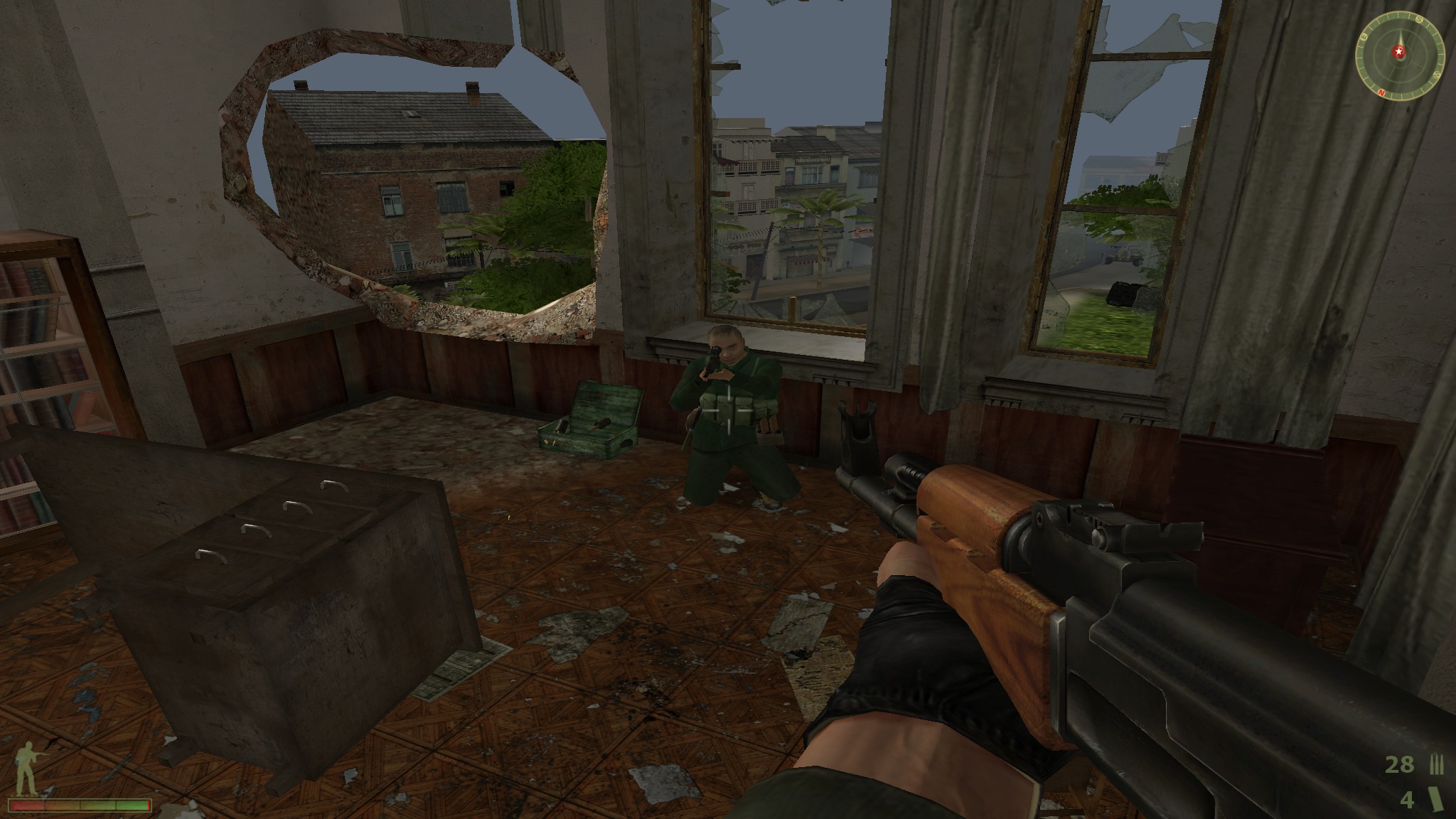Click the magazine icon next to the 4
The width and height of the screenshot is (1456, 819).
tap(1436, 798)
